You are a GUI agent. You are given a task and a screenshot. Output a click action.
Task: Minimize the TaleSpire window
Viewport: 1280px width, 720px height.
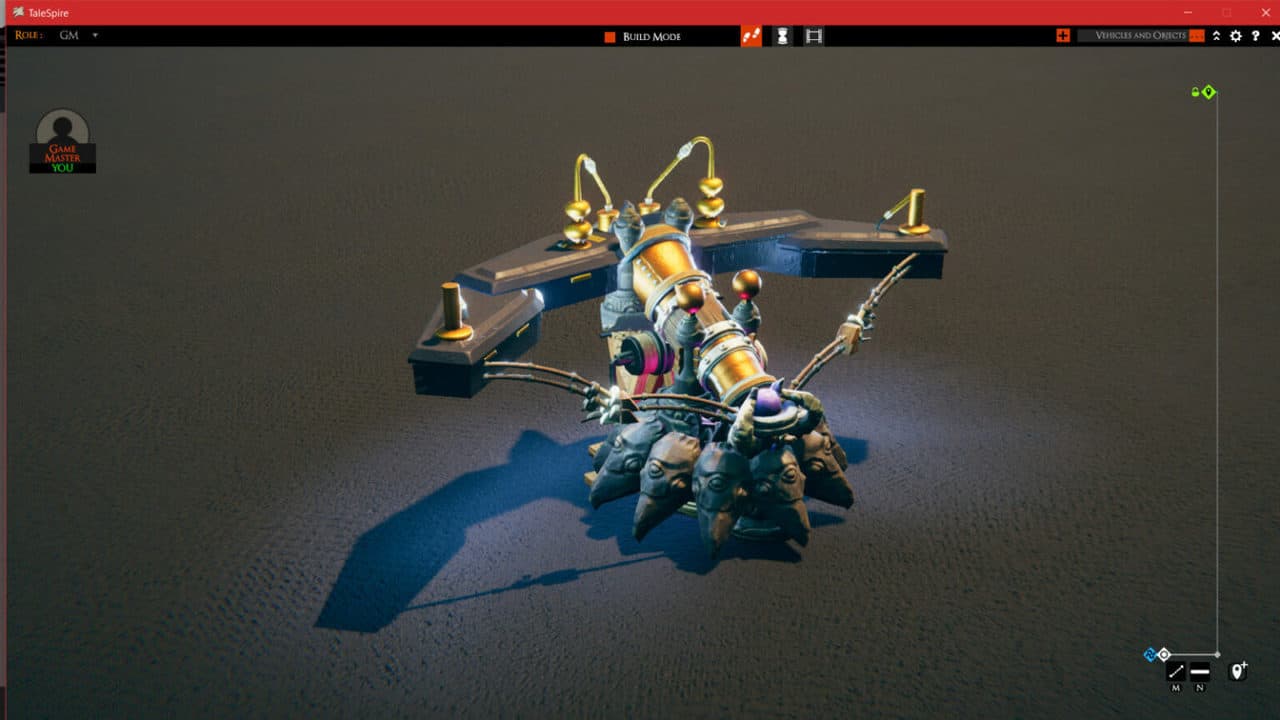click(x=1188, y=12)
